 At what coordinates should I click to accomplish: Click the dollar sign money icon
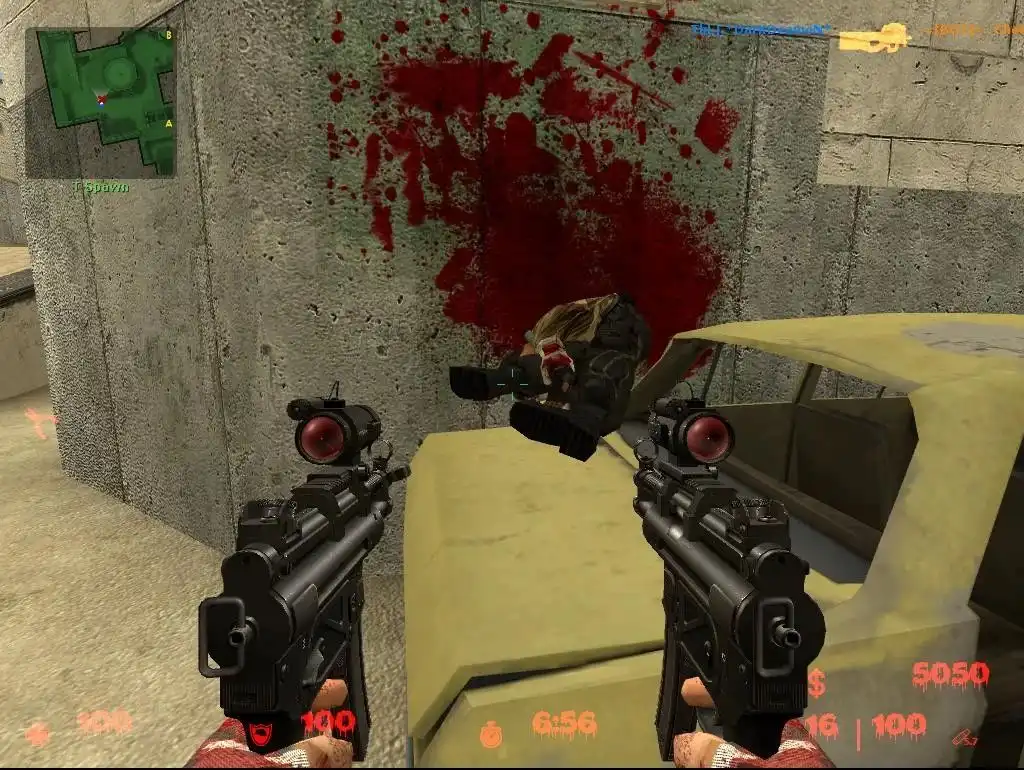pyautogui.click(x=818, y=684)
